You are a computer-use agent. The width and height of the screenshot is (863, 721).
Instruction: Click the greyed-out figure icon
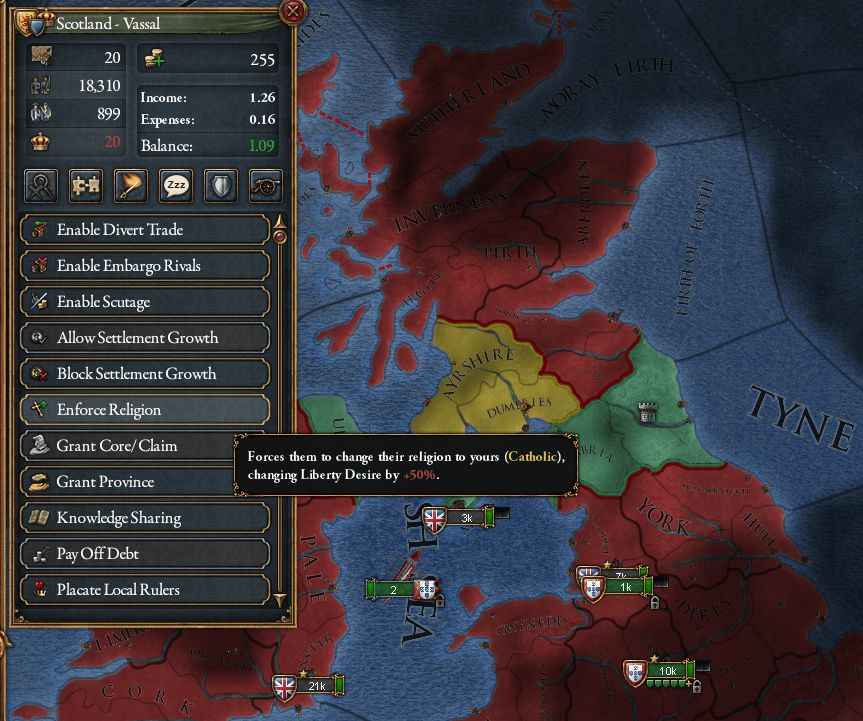41,185
